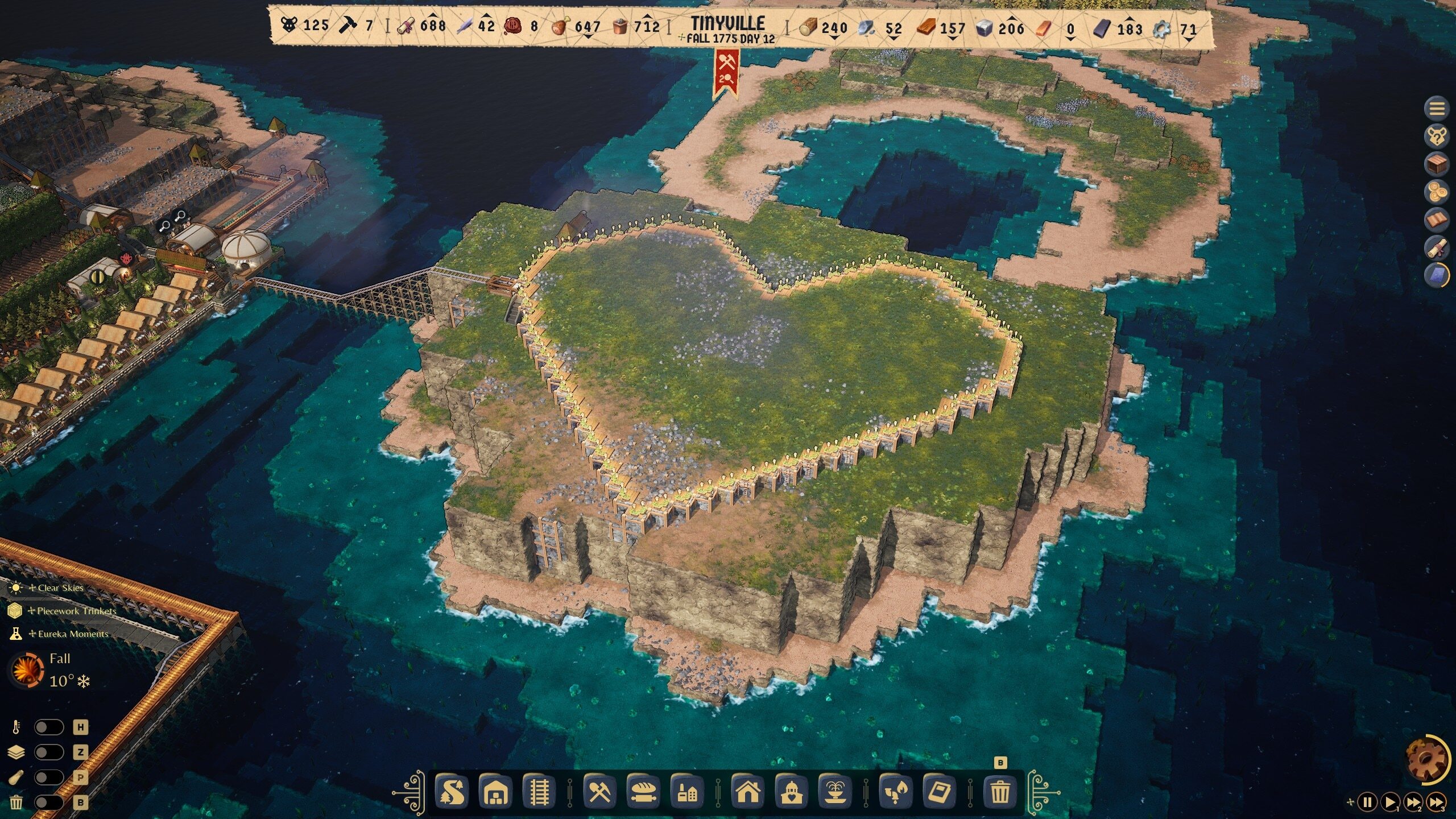Open the gold coins trade panel
The width and height of the screenshot is (1456, 819).
coord(1437,192)
